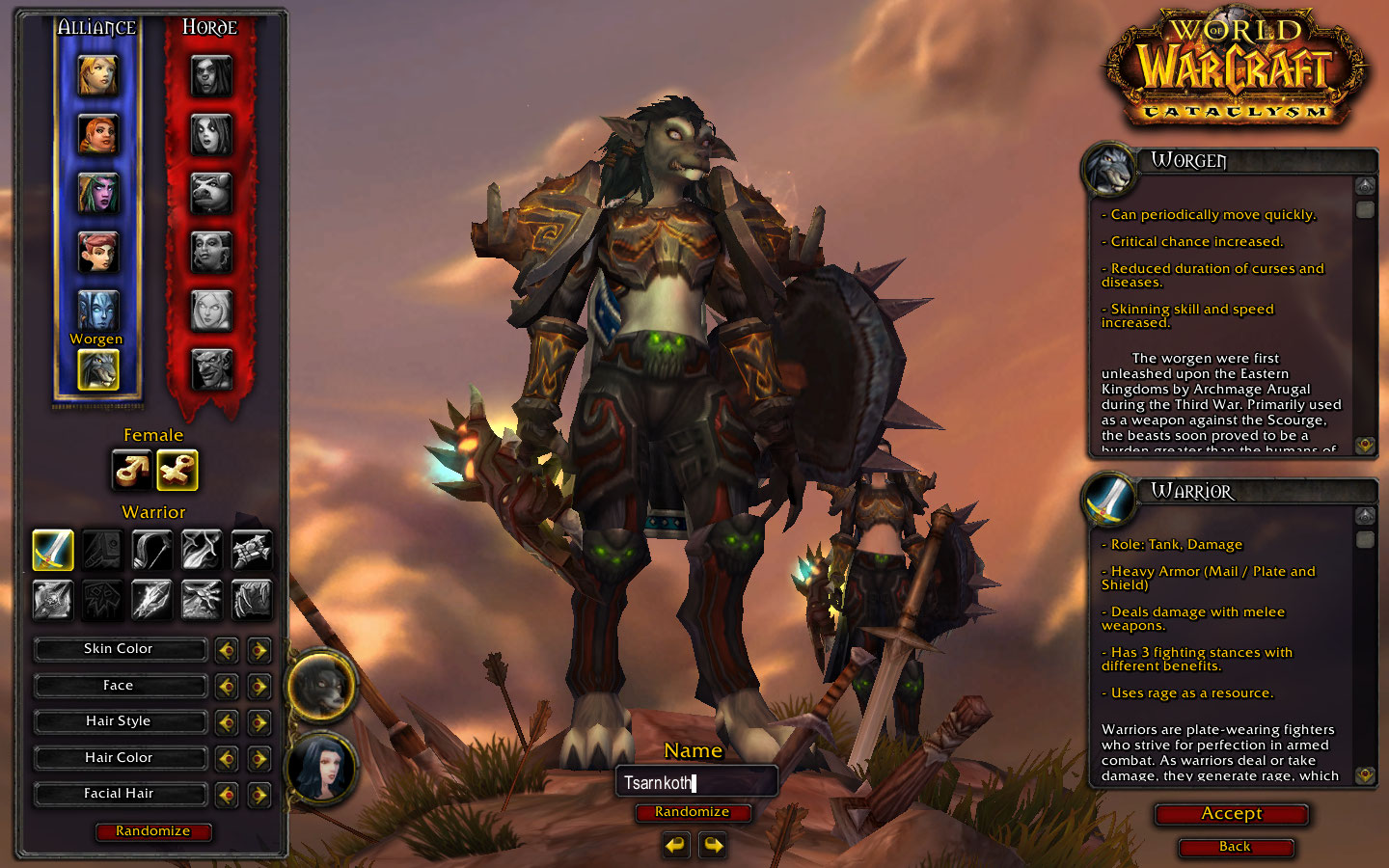Select the Warrior class sword icon

[x=53, y=550]
